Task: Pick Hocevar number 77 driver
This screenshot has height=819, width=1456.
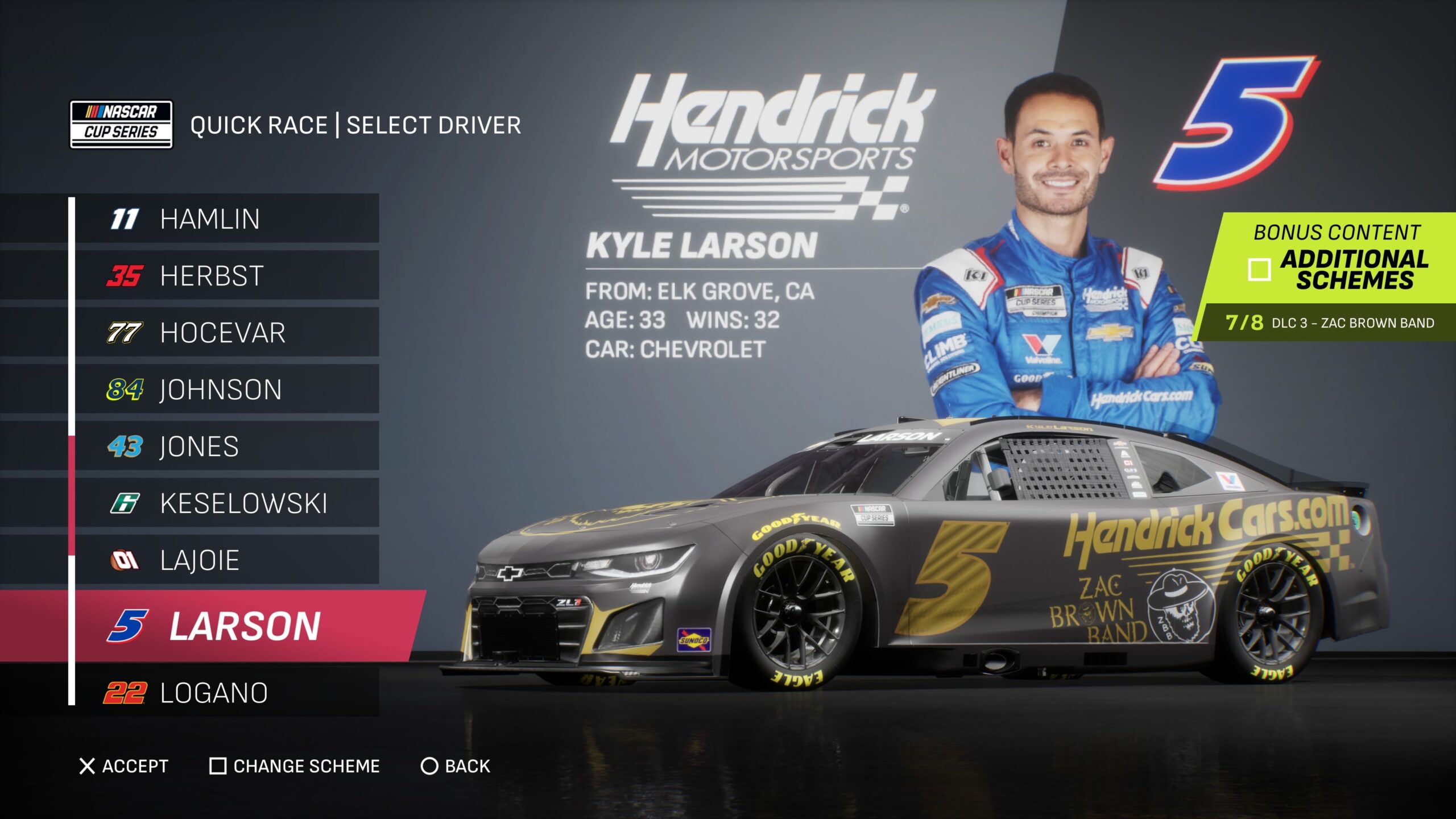Action: click(226, 333)
